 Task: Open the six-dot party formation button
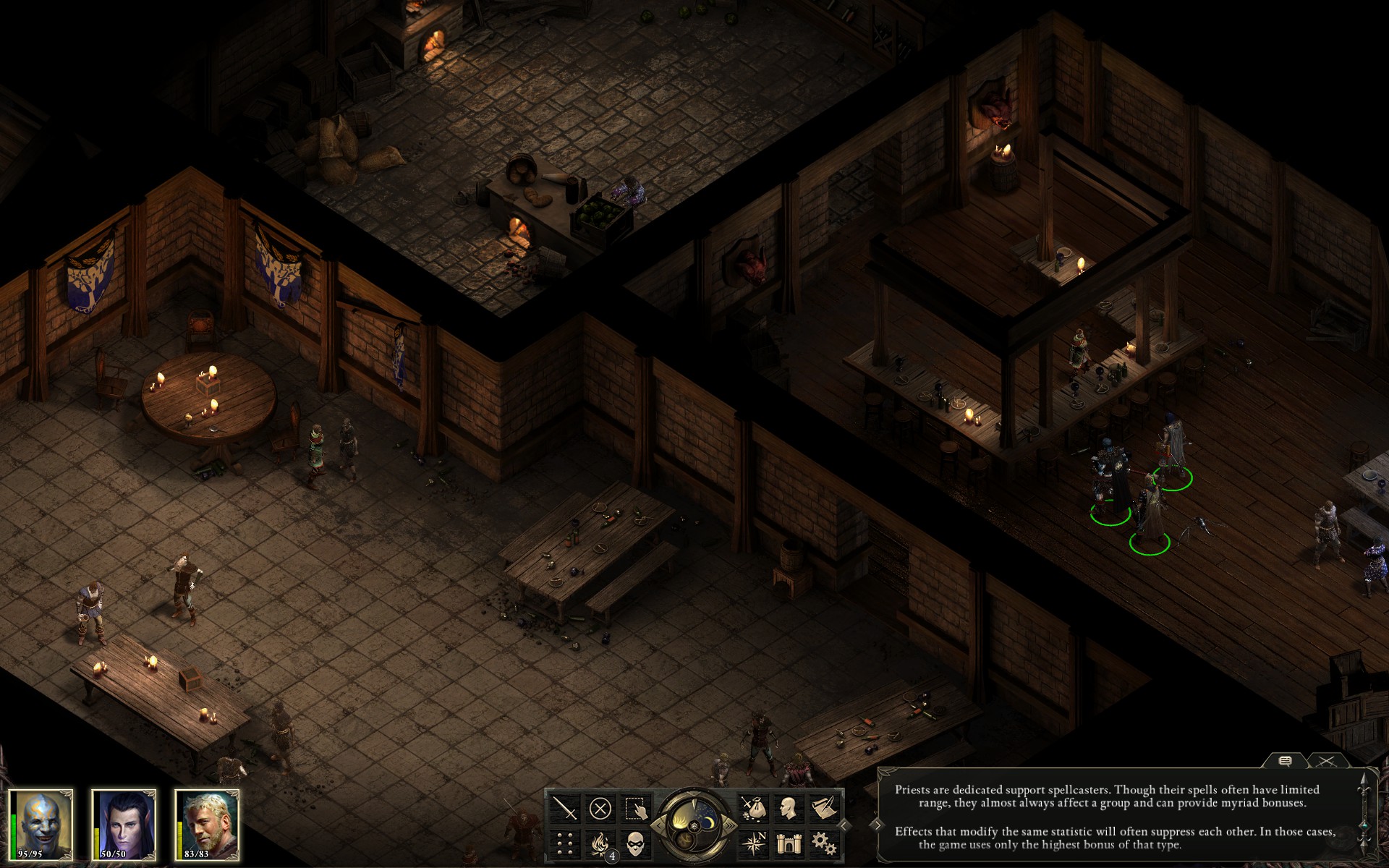pos(564,843)
